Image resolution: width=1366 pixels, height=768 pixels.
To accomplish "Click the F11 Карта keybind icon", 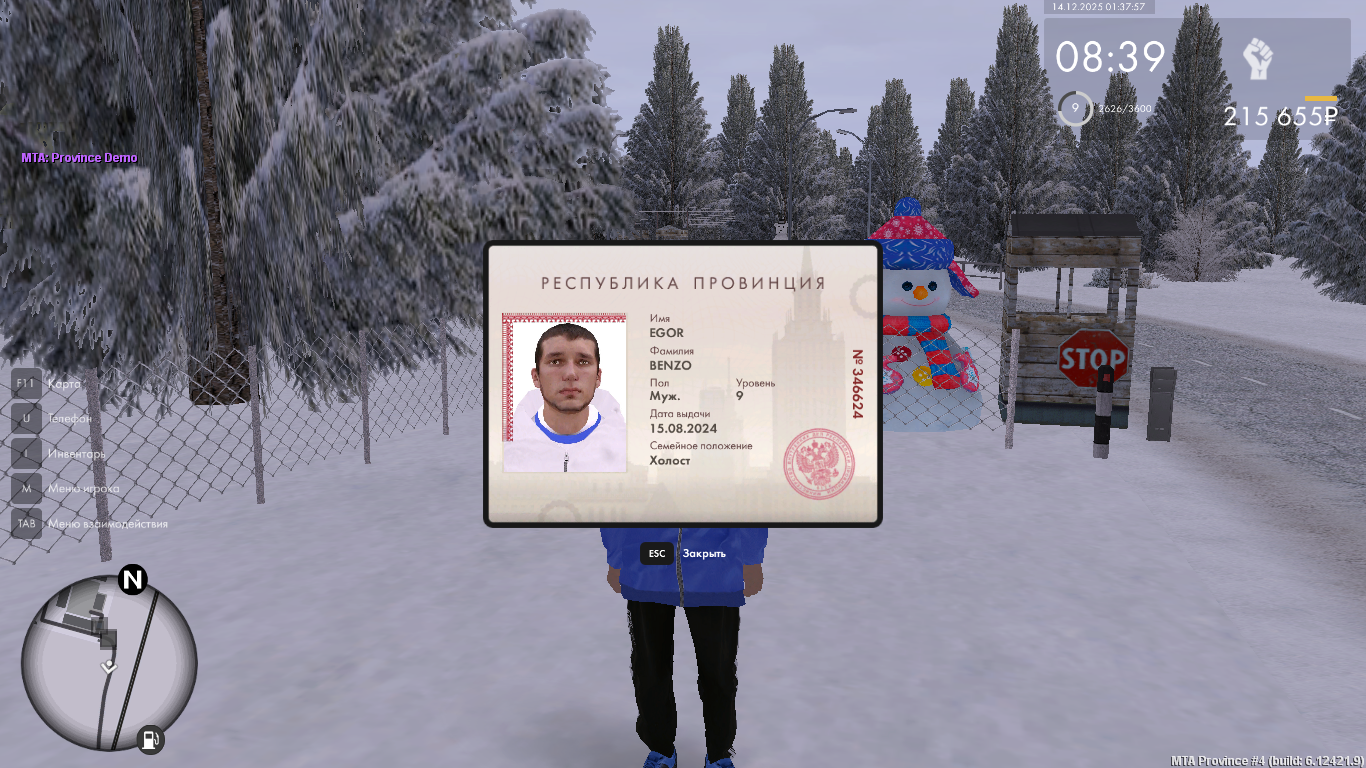I will [x=25, y=384].
